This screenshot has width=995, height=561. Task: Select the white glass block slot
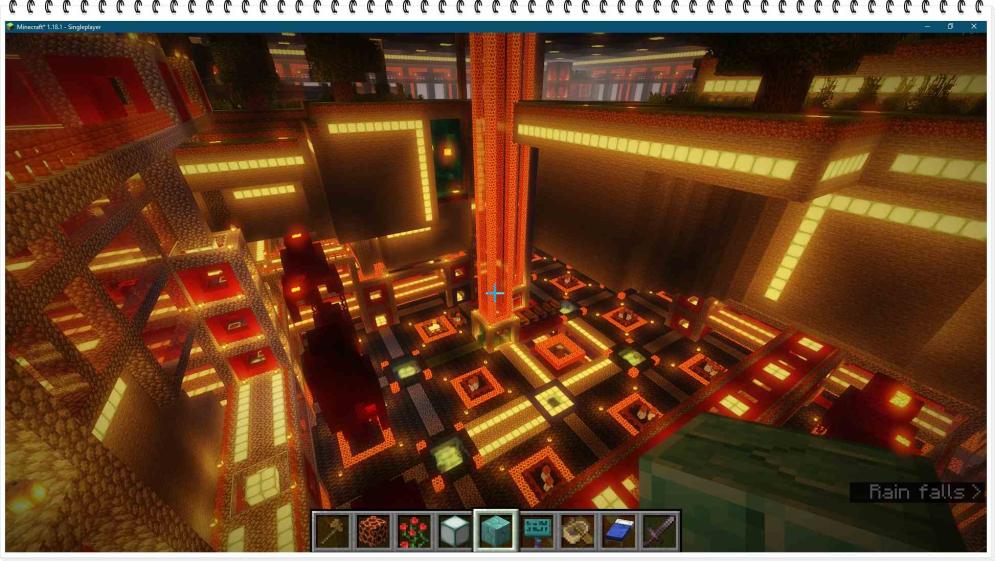point(455,531)
